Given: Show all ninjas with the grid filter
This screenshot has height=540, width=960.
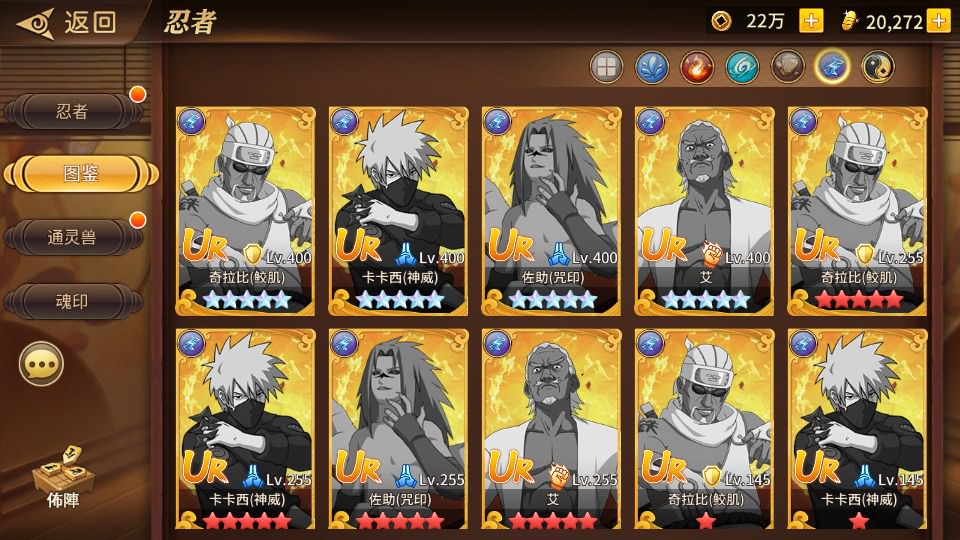Looking at the screenshot, I should pyautogui.click(x=605, y=67).
